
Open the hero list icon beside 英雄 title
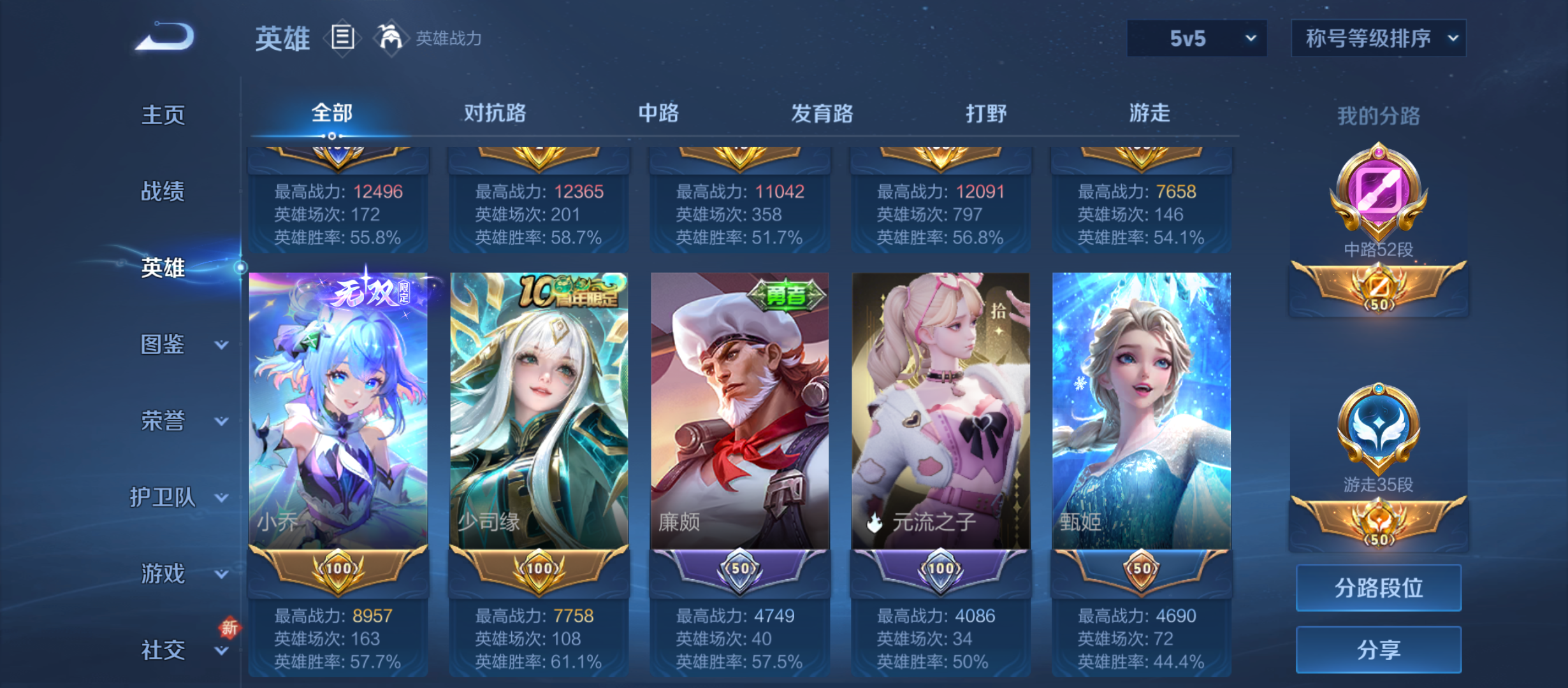coord(342,38)
